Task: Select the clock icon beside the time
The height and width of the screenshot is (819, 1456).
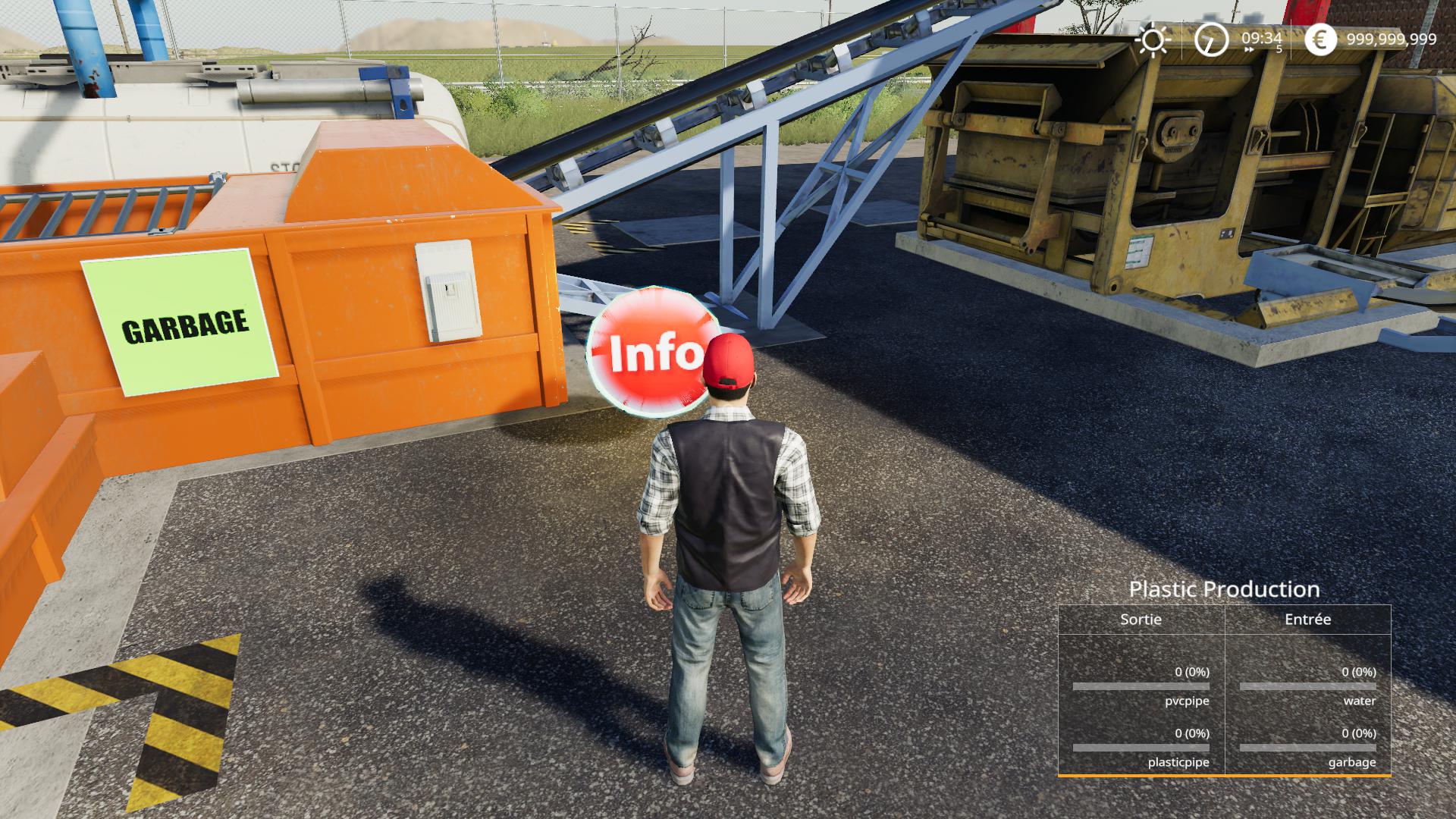Action: pyautogui.click(x=1210, y=39)
